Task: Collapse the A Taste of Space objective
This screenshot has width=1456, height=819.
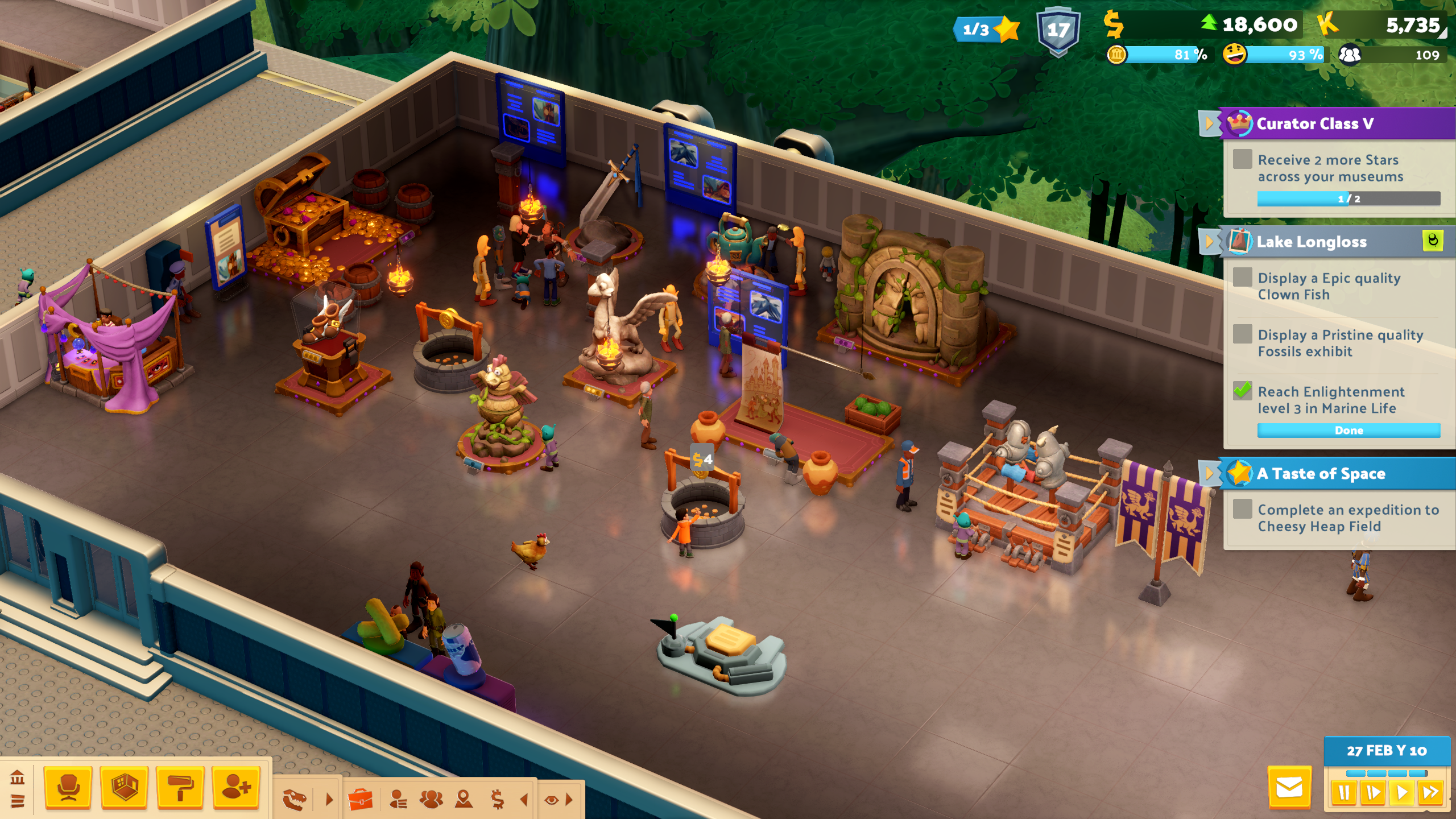Action: [x=1209, y=474]
